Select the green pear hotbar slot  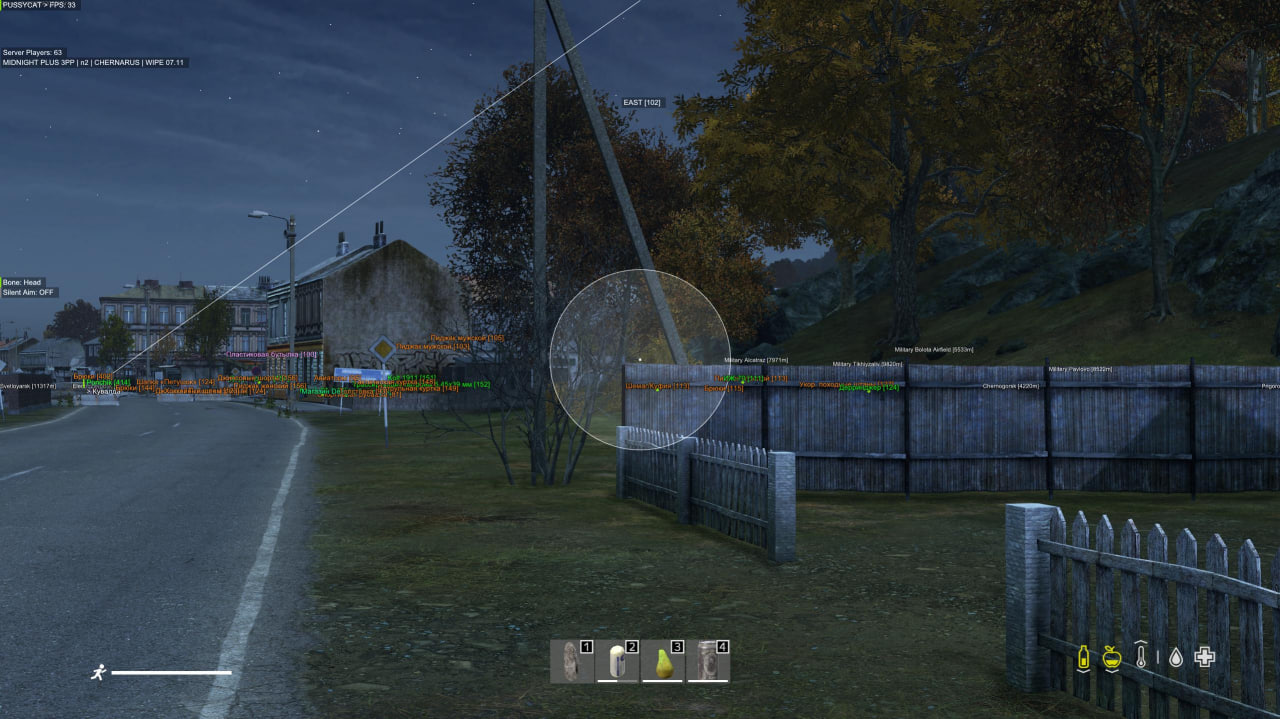[662, 661]
